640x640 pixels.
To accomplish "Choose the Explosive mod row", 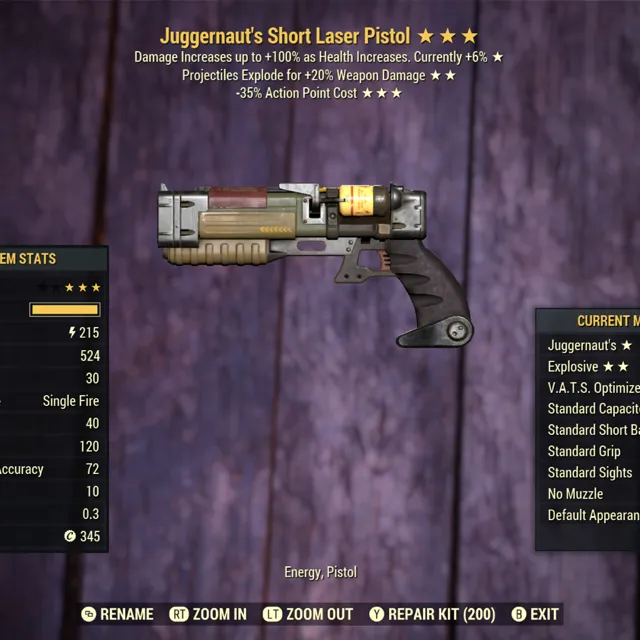I will [x=590, y=367].
